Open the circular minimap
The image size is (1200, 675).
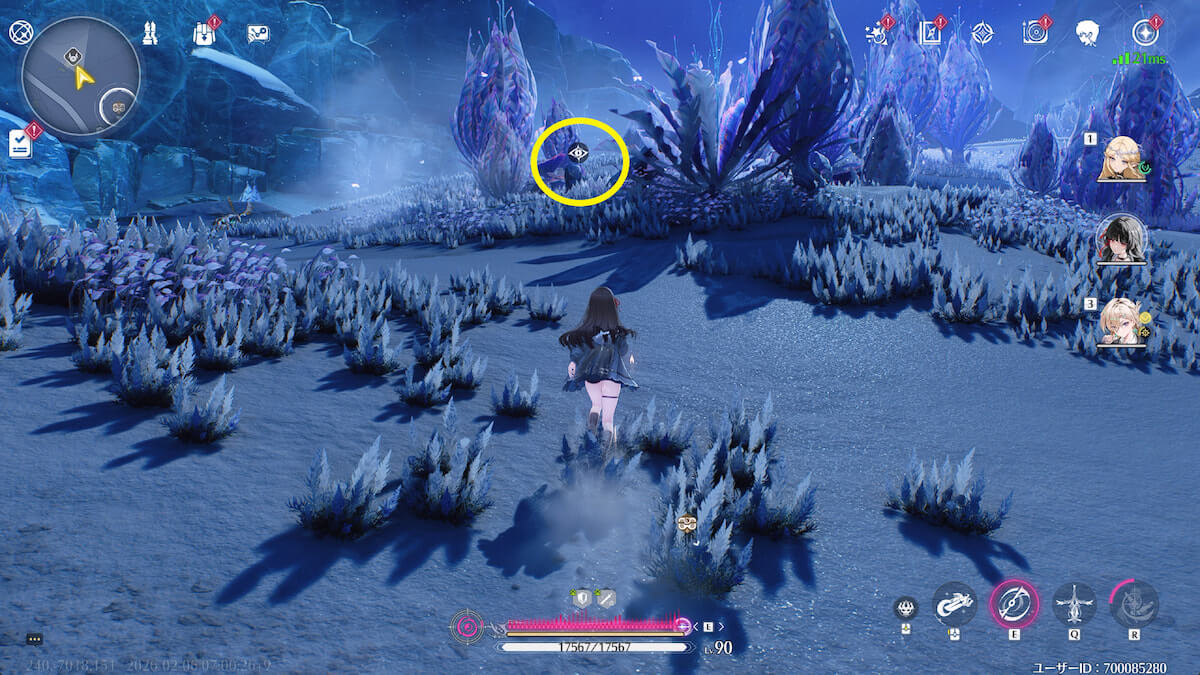pyautogui.click(x=80, y=77)
